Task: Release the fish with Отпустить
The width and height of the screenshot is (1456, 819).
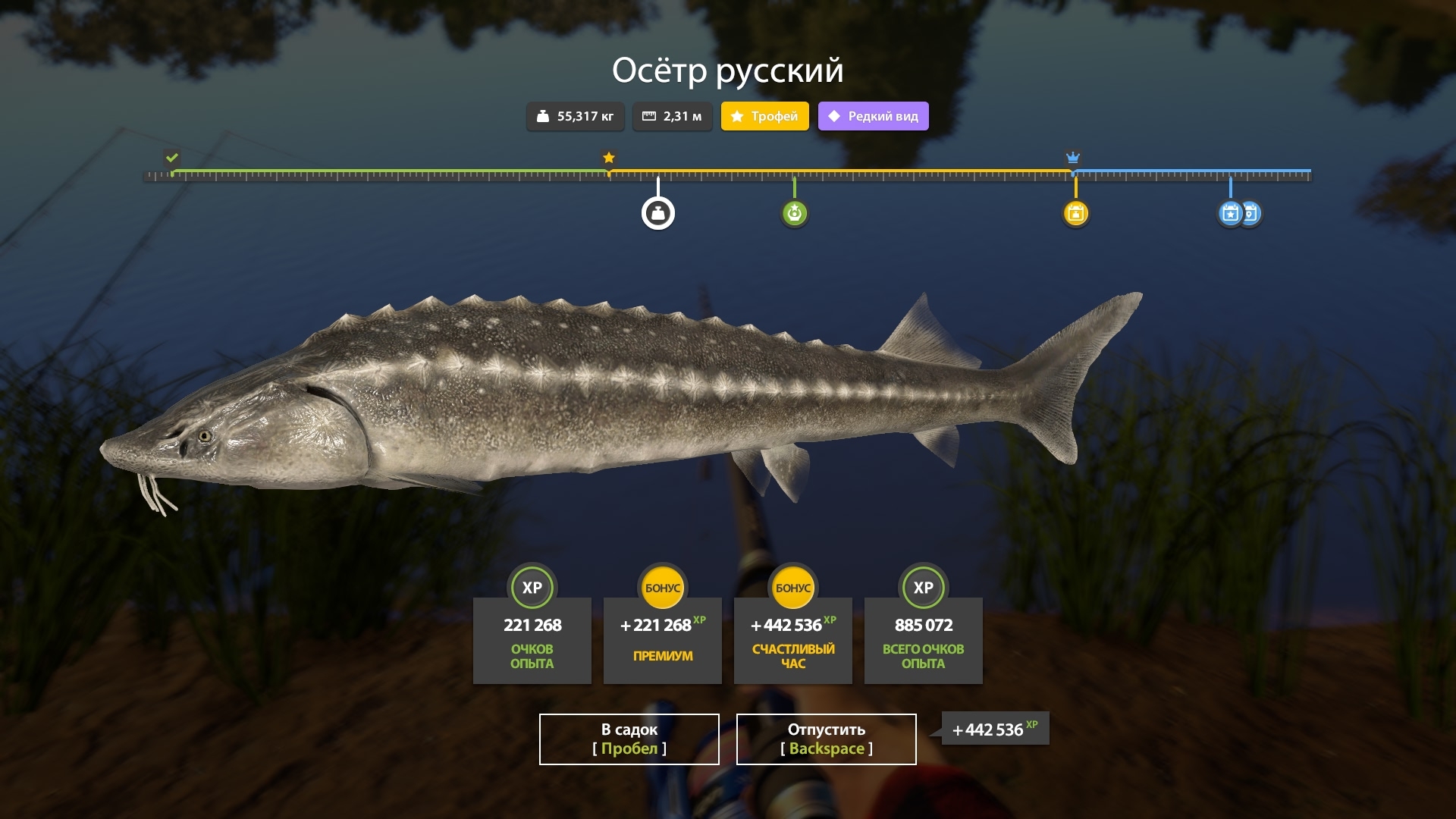Action: (826, 739)
